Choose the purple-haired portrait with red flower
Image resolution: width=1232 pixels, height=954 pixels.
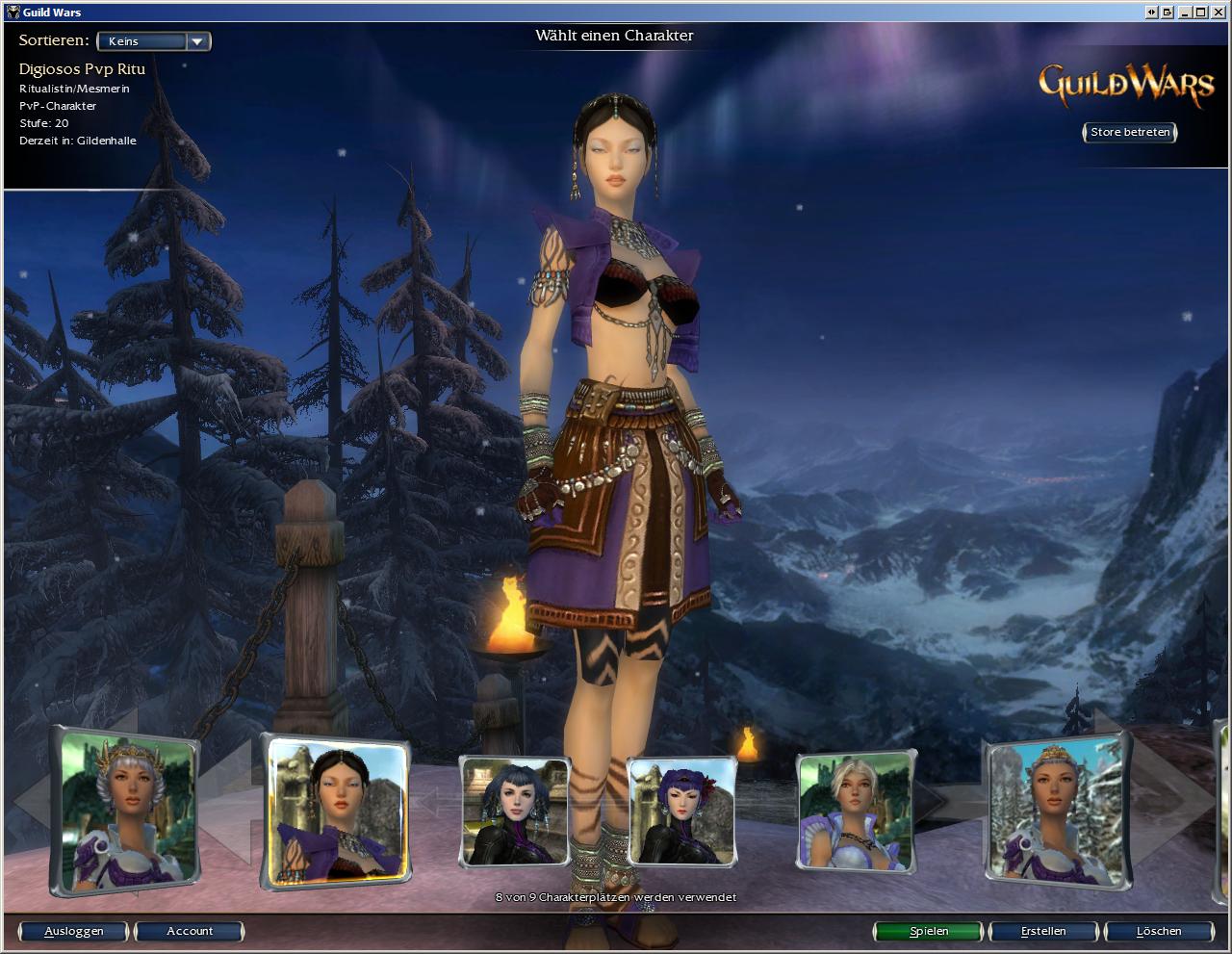681,811
